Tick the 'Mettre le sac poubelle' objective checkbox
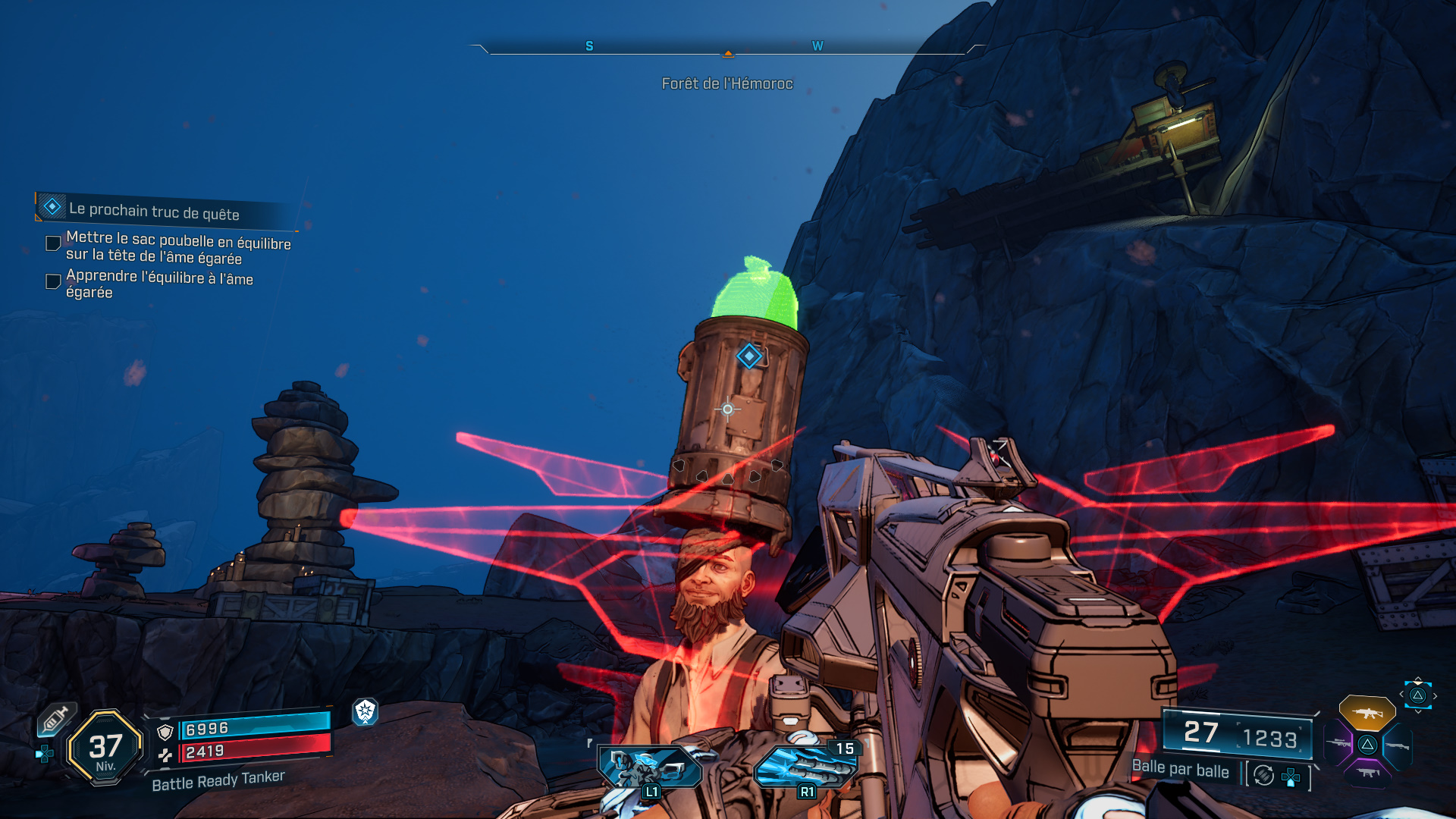 tap(53, 243)
